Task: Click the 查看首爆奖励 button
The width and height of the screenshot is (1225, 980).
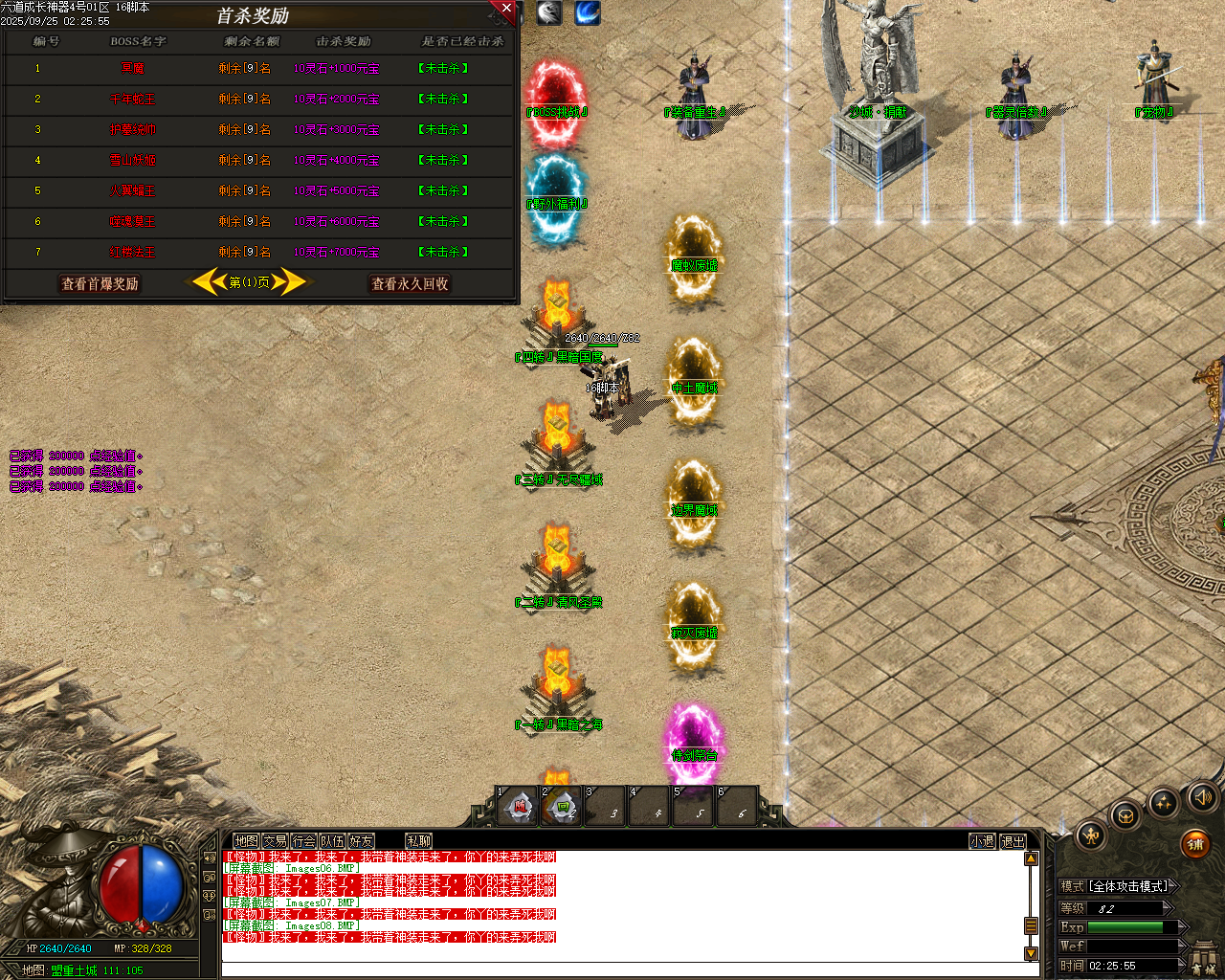Action: click(x=99, y=283)
